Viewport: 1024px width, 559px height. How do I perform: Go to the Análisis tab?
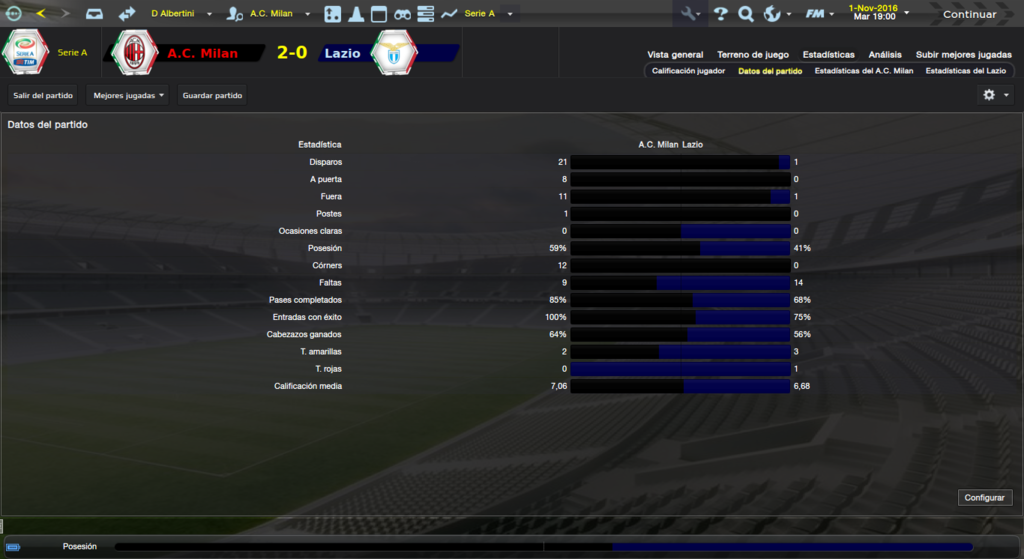point(885,55)
